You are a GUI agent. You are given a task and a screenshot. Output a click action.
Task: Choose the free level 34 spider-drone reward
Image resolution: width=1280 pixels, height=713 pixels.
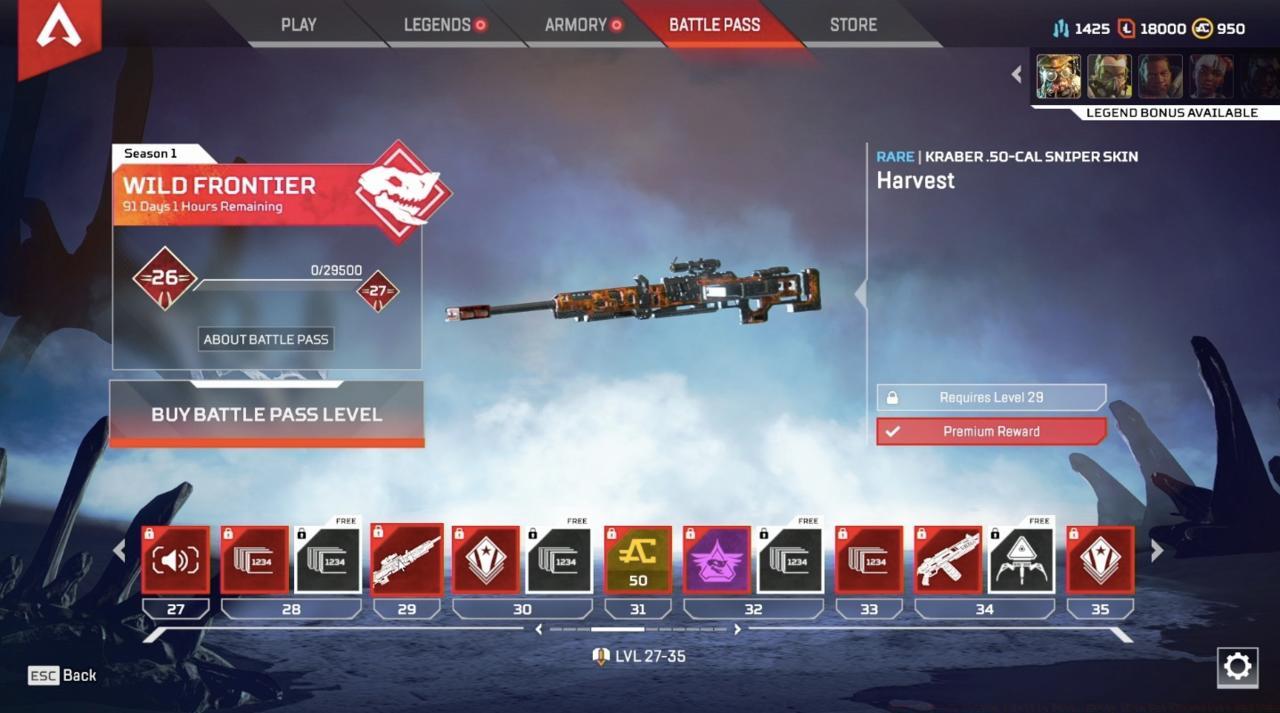pos(1022,560)
